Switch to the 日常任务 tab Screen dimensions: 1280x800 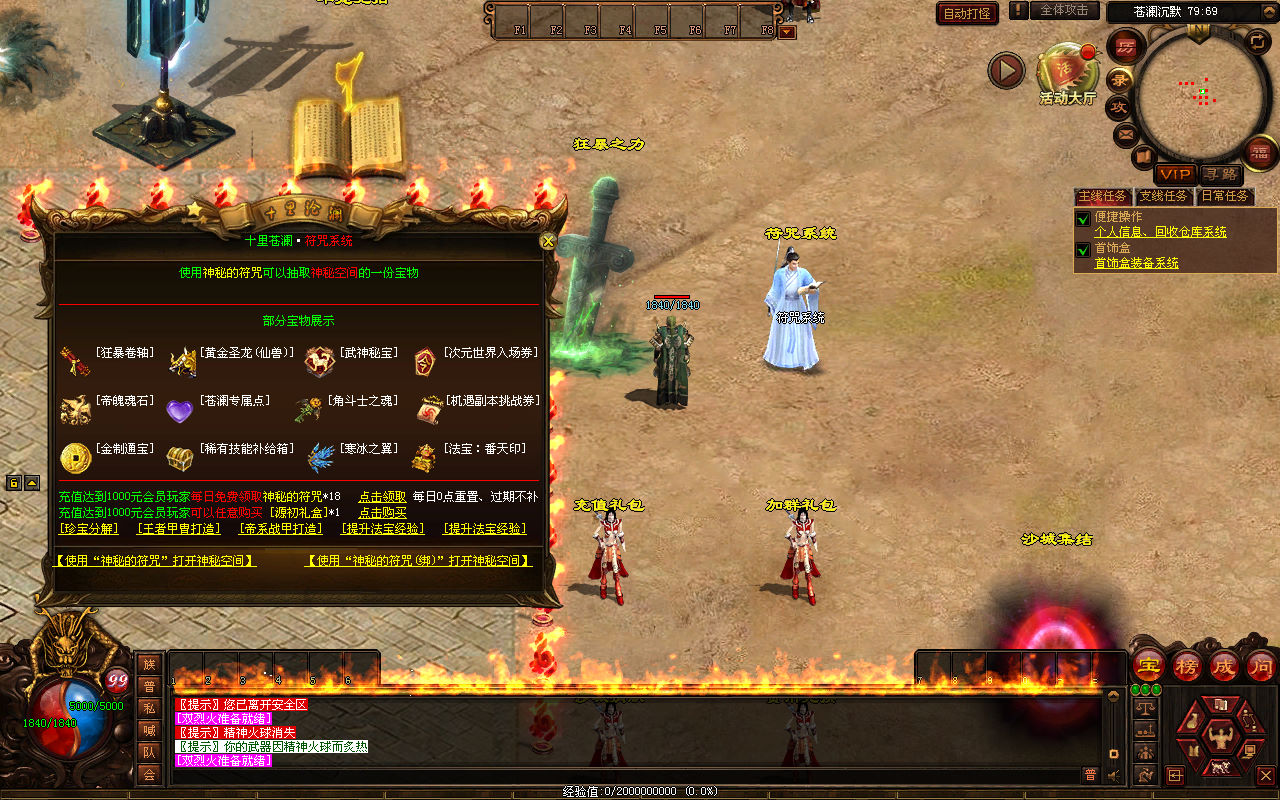(1225, 196)
